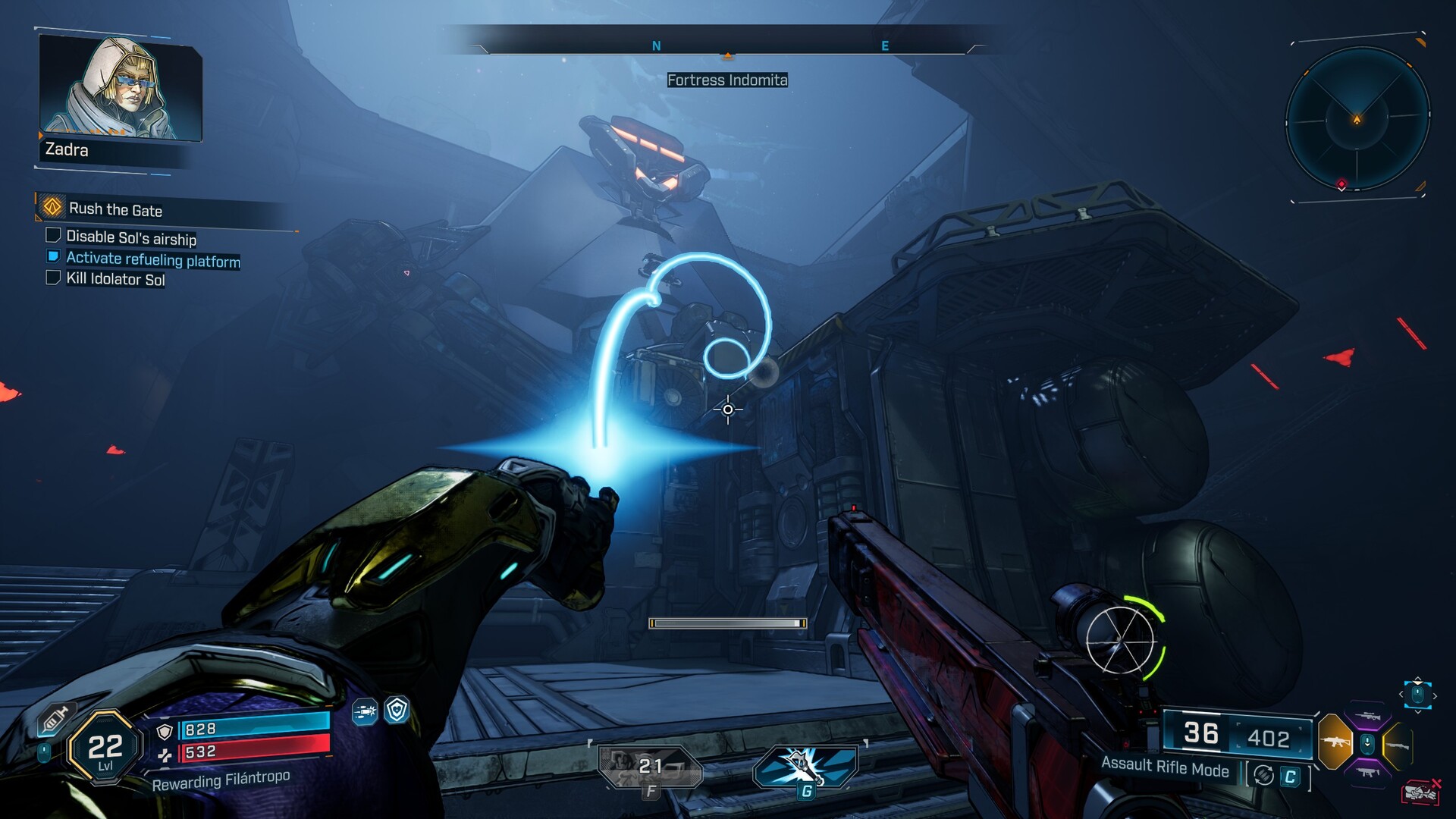Open the Rush the Gate quest tracker
The image size is (1456, 819).
pos(115,209)
